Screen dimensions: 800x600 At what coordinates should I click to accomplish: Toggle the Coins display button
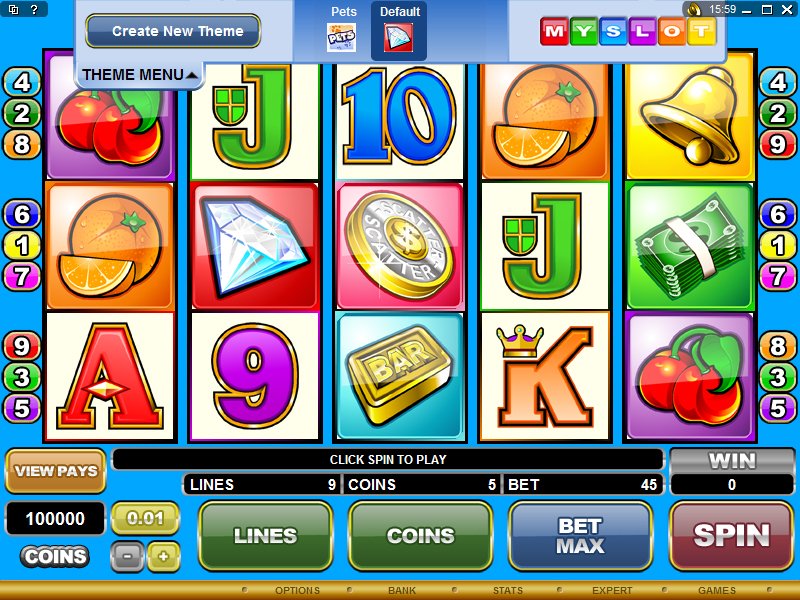click(54, 556)
